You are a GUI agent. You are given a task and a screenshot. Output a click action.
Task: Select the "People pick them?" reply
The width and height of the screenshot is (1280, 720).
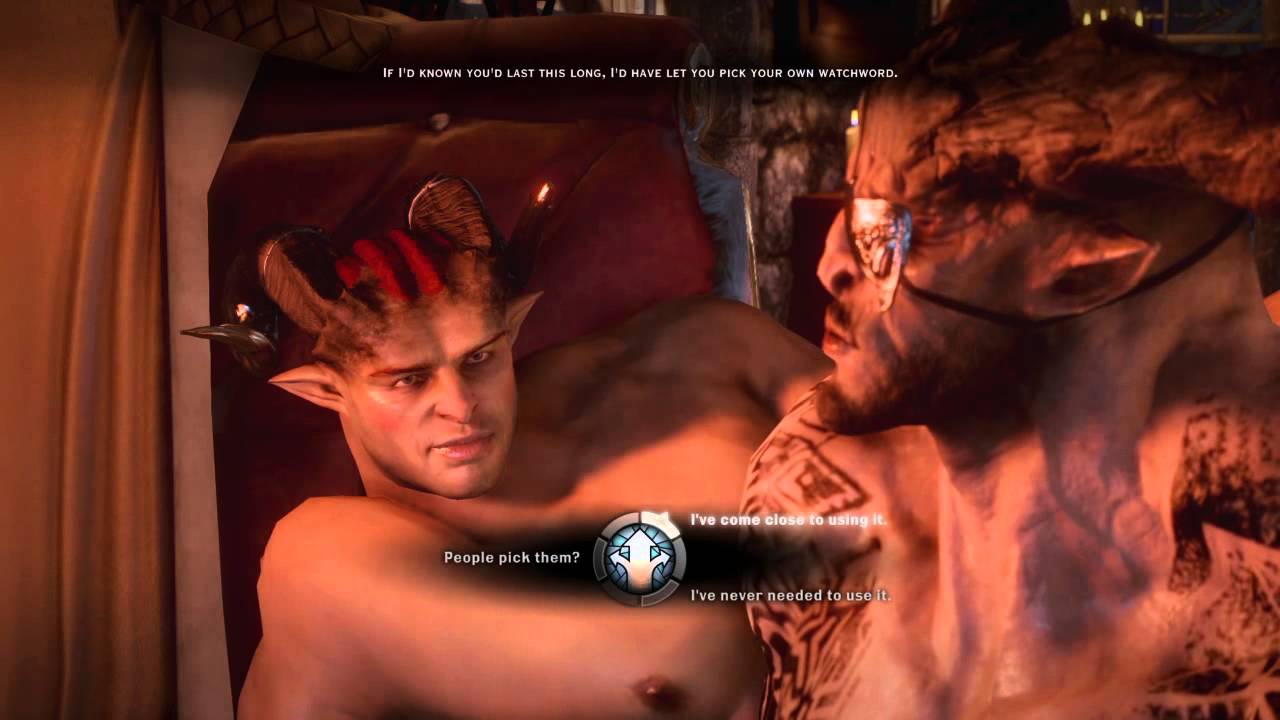pyautogui.click(x=511, y=557)
